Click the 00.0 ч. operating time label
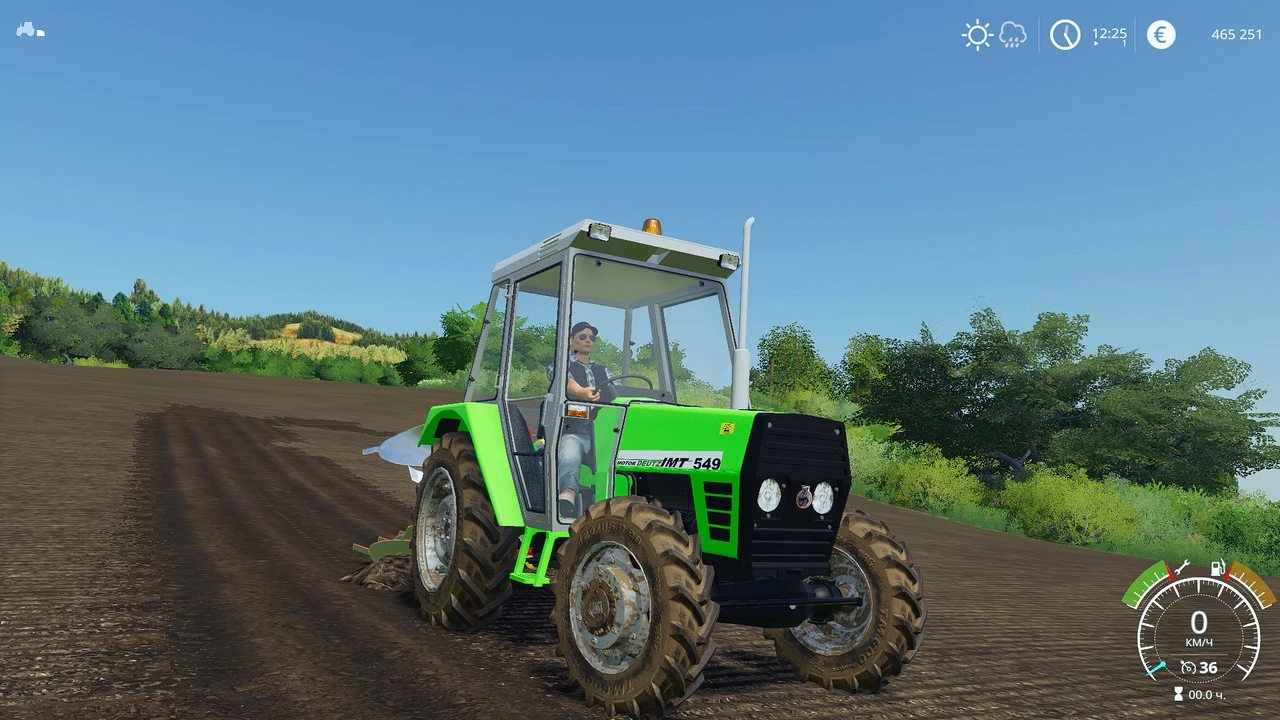The image size is (1280, 720). point(1207,694)
